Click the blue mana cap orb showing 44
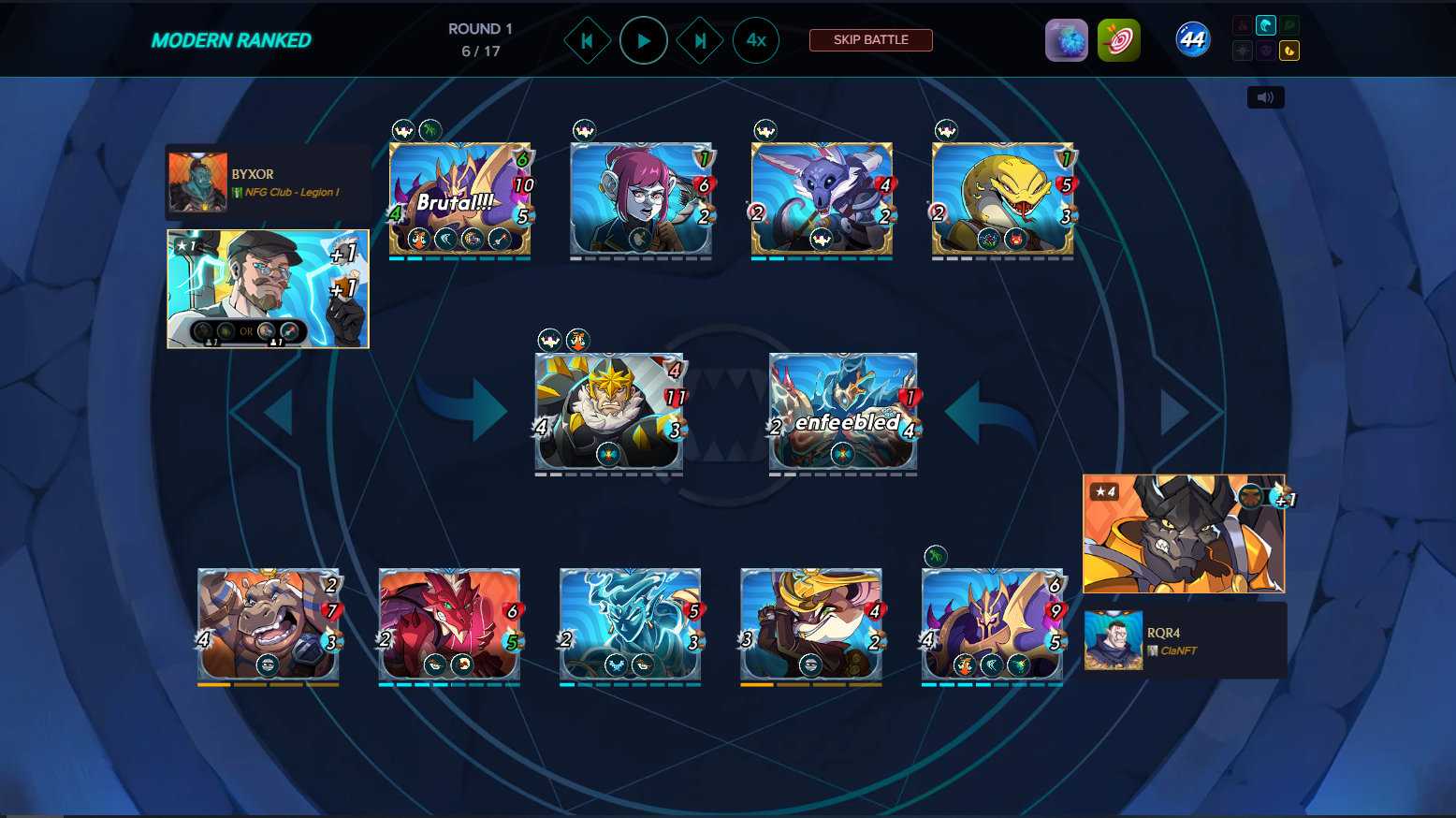 [x=1192, y=39]
